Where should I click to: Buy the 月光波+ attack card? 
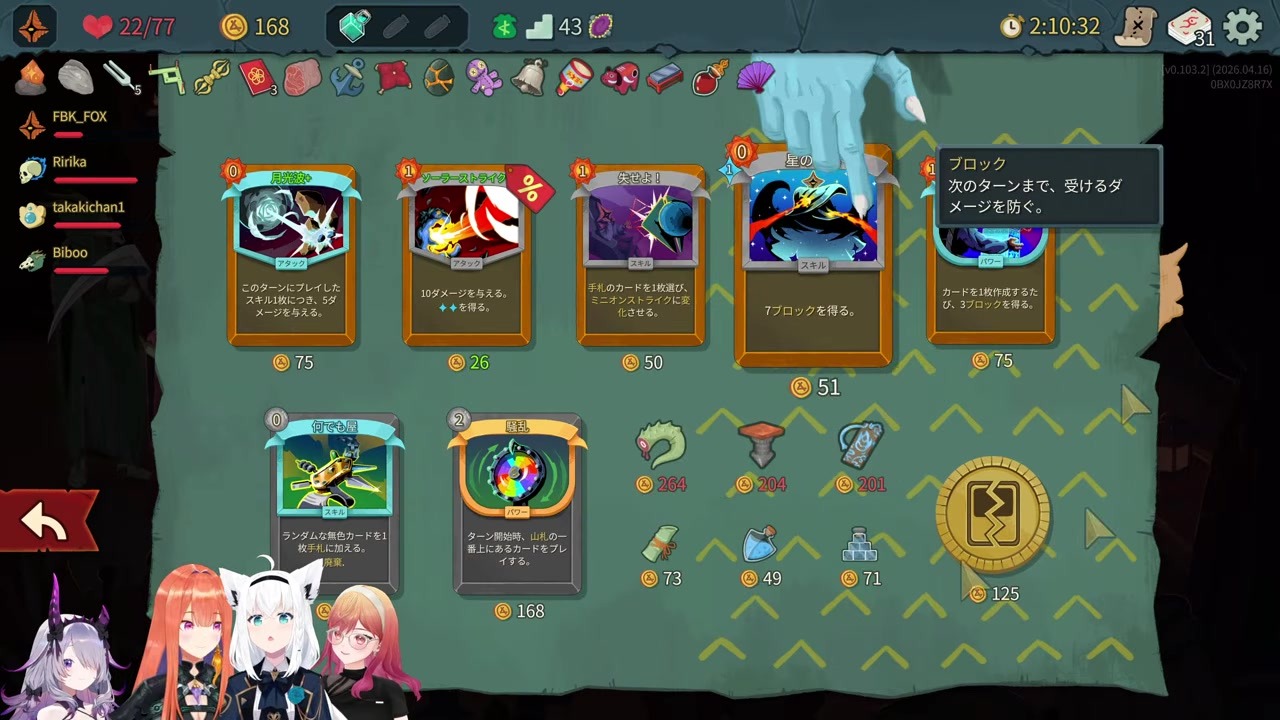(292, 255)
